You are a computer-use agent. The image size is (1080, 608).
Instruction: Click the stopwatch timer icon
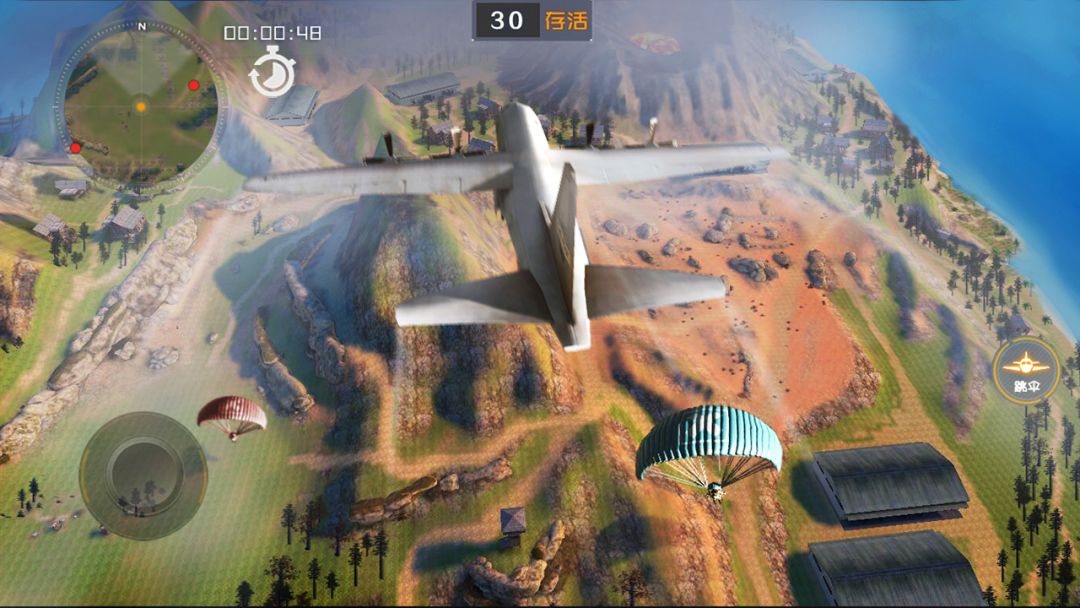point(272,75)
